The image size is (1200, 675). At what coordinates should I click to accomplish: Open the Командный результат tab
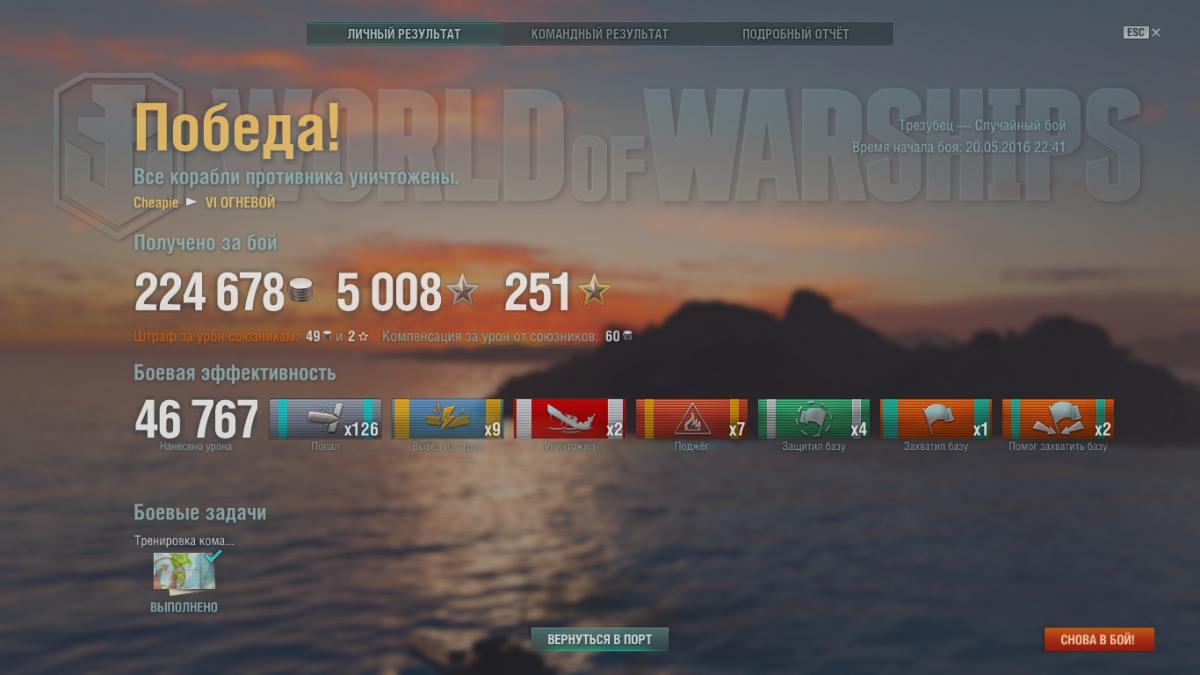[599, 34]
